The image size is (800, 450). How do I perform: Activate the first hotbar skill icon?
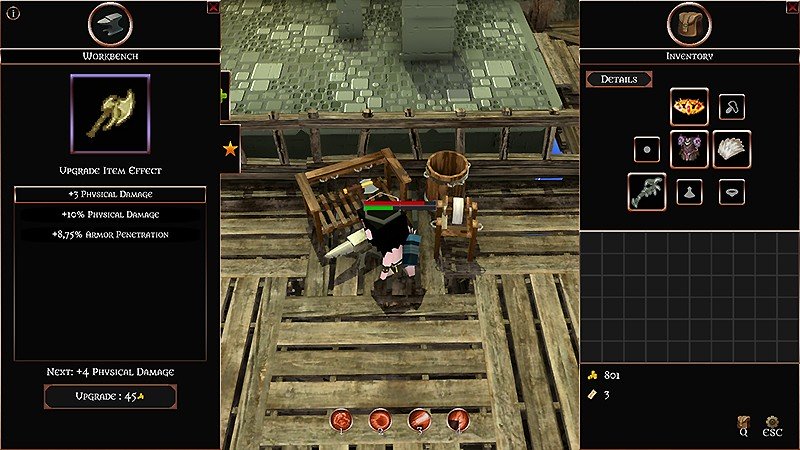pyautogui.click(x=342, y=420)
